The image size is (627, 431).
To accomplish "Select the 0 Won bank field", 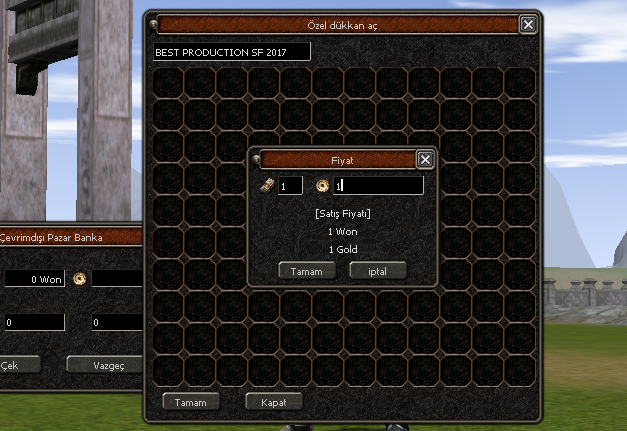I will click(33, 279).
